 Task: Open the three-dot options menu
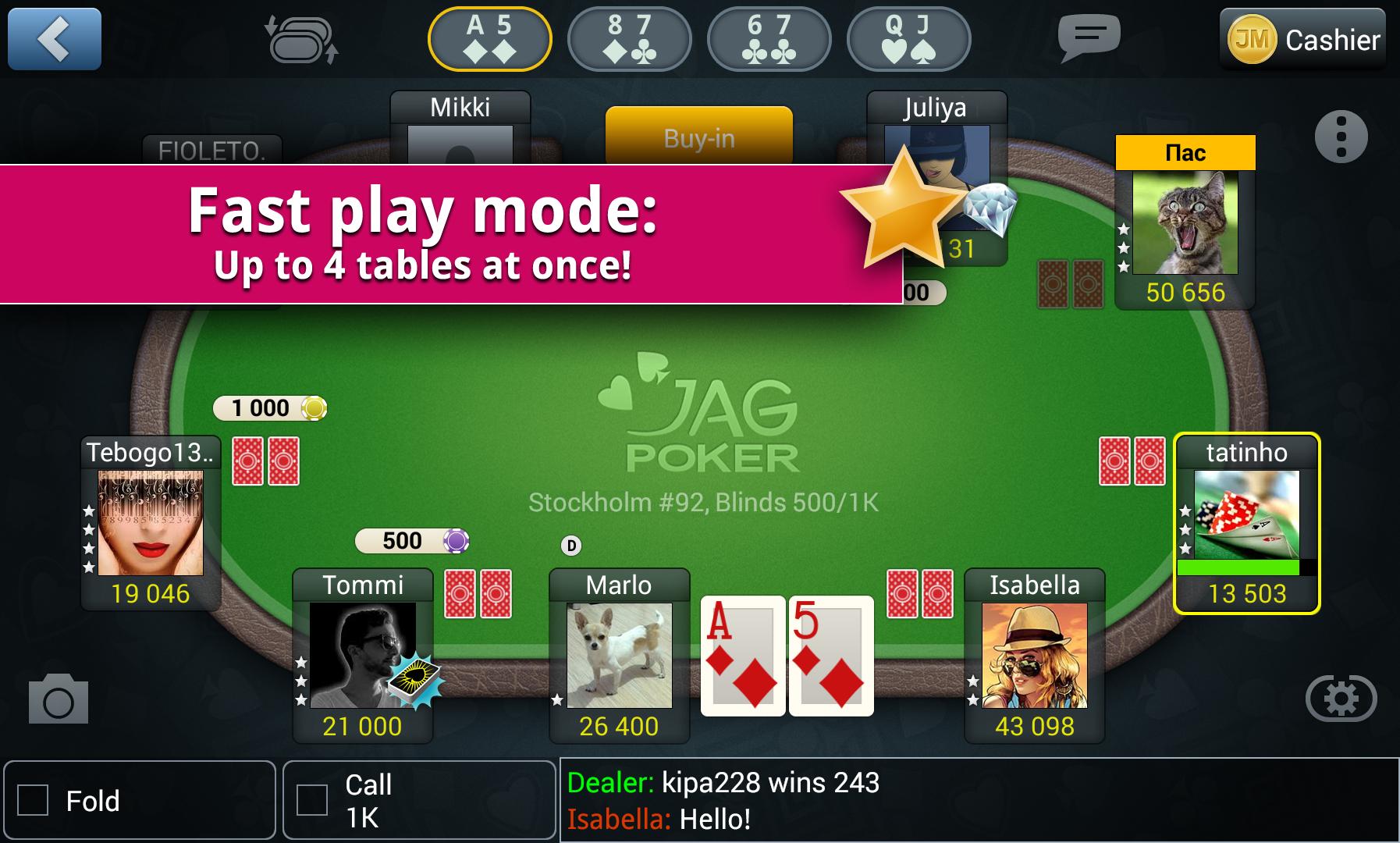(1341, 135)
